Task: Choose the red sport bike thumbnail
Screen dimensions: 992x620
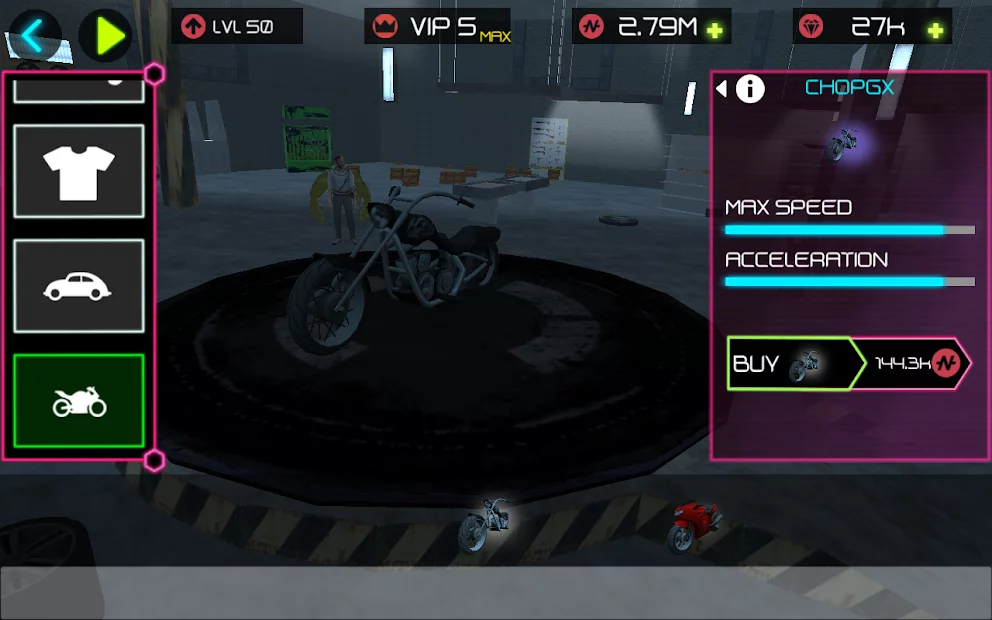Action: click(695, 526)
